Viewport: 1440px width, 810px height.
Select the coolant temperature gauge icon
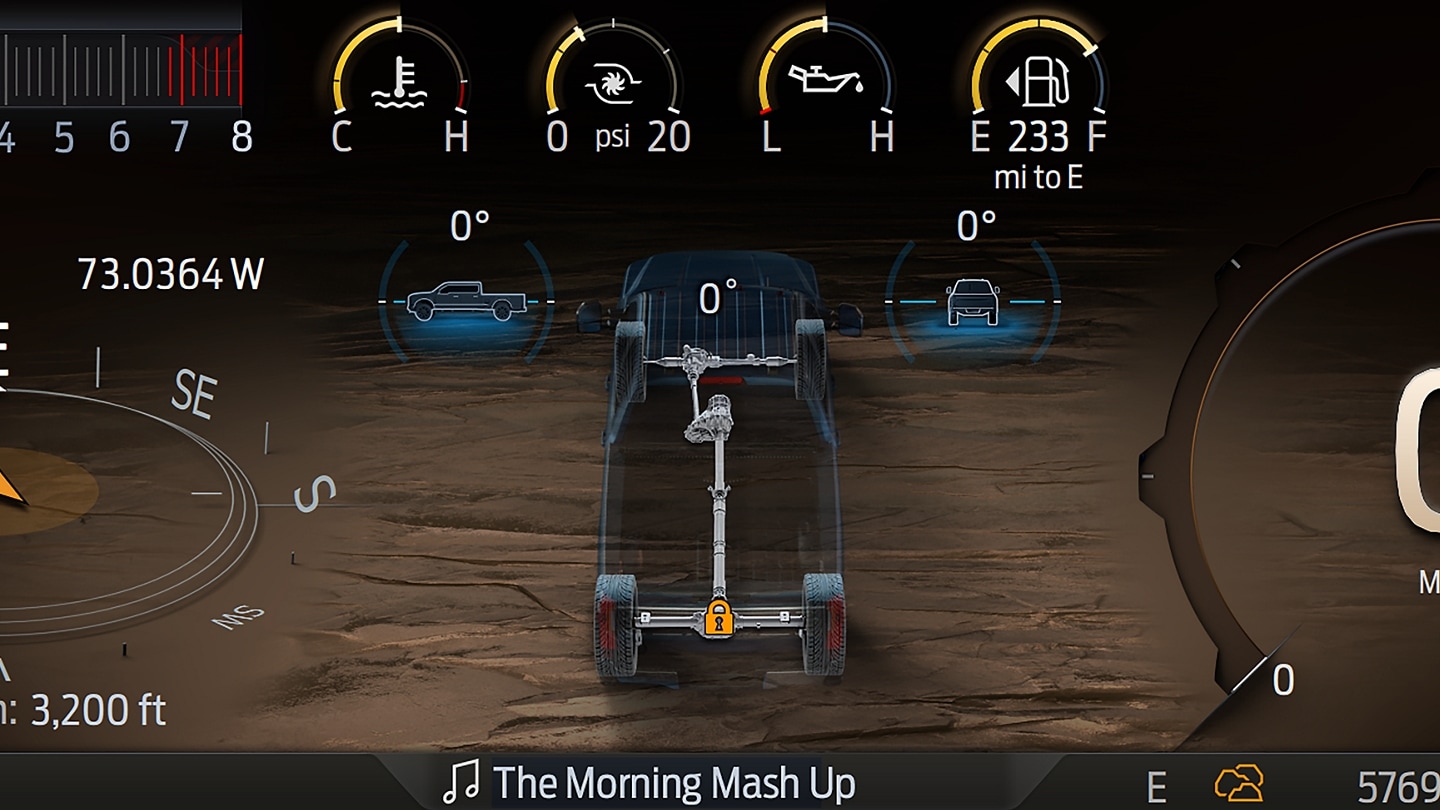coord(402,80)
